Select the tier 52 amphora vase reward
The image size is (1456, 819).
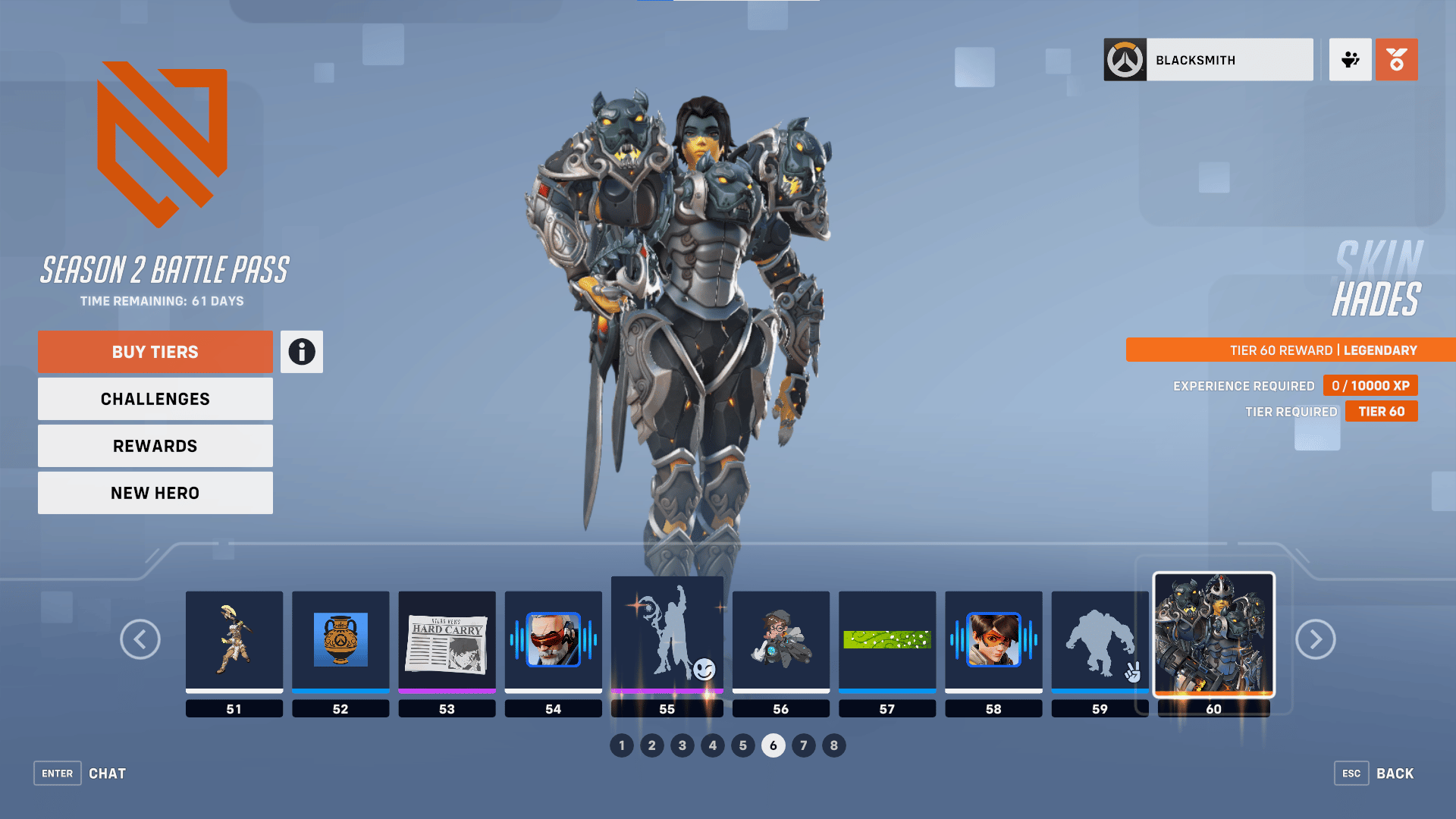(x=340, y=641)
